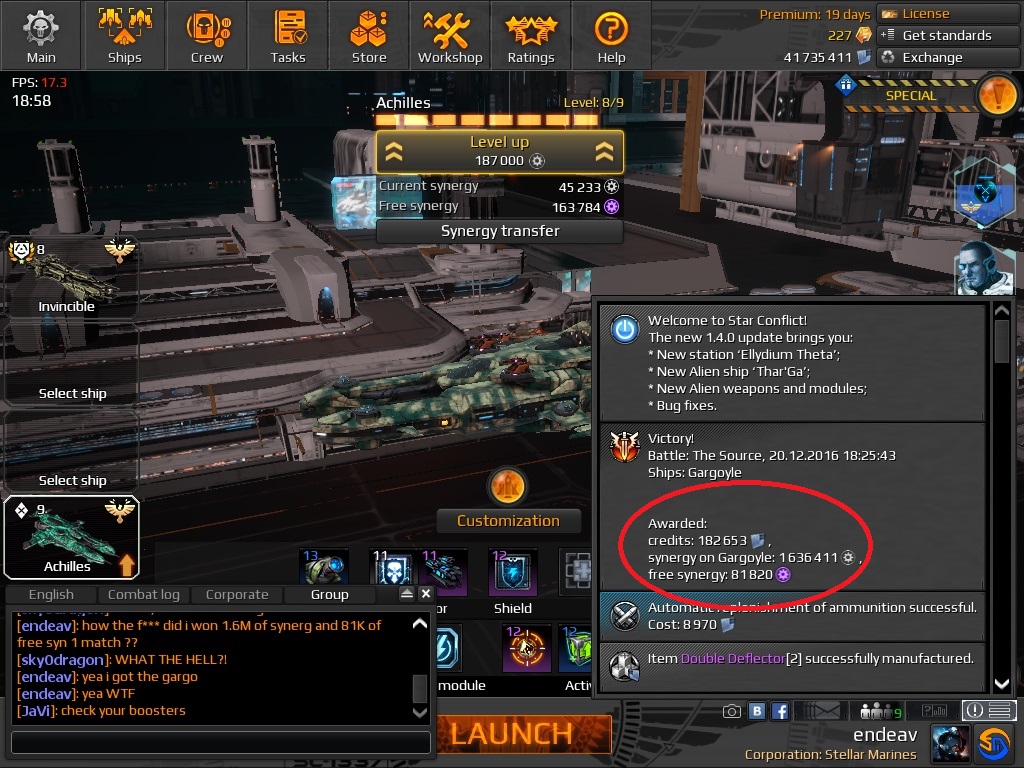Click the chat message input field
This screenshot has width=1024, height=768.
[x=220, y=743]
